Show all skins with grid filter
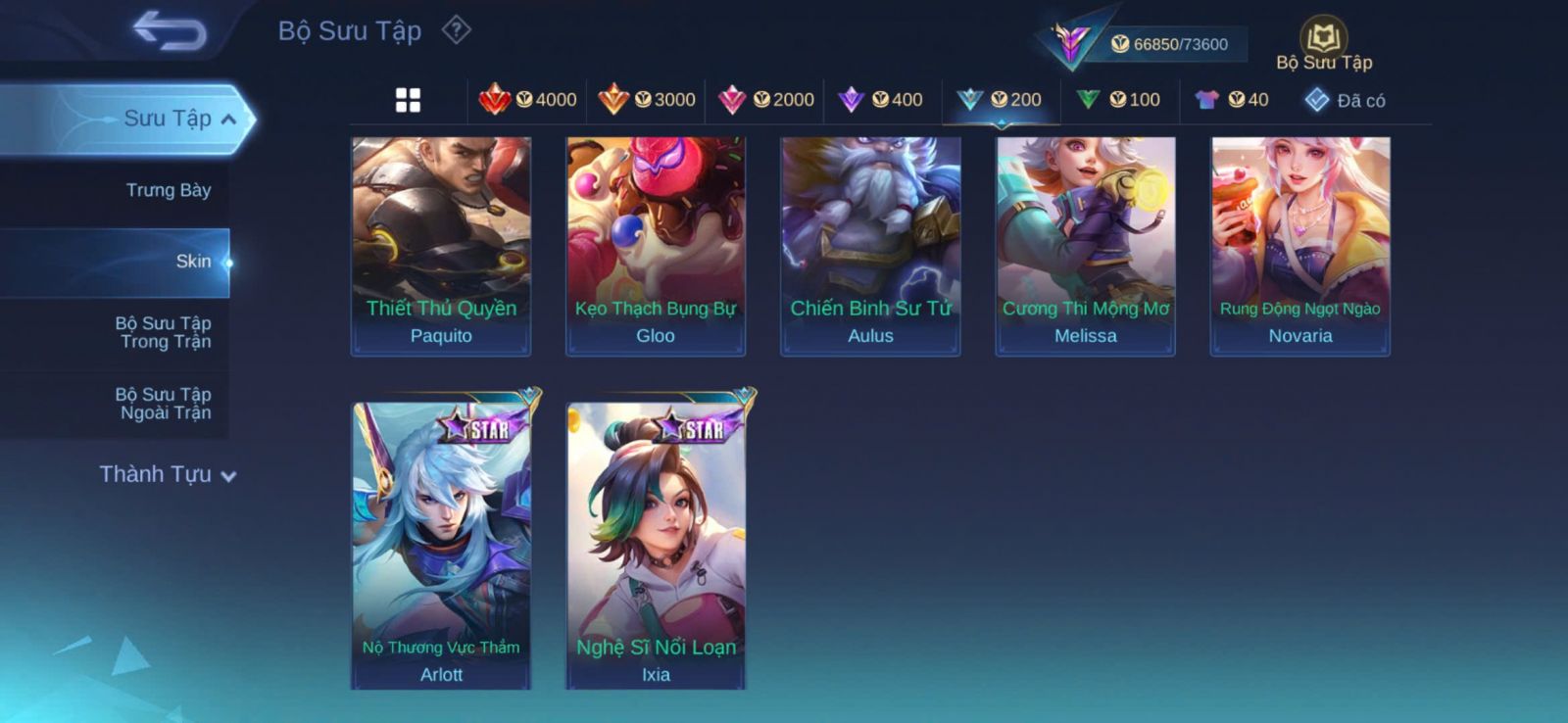This screenshot has width=1568, height=723. [x=408, y=100]
